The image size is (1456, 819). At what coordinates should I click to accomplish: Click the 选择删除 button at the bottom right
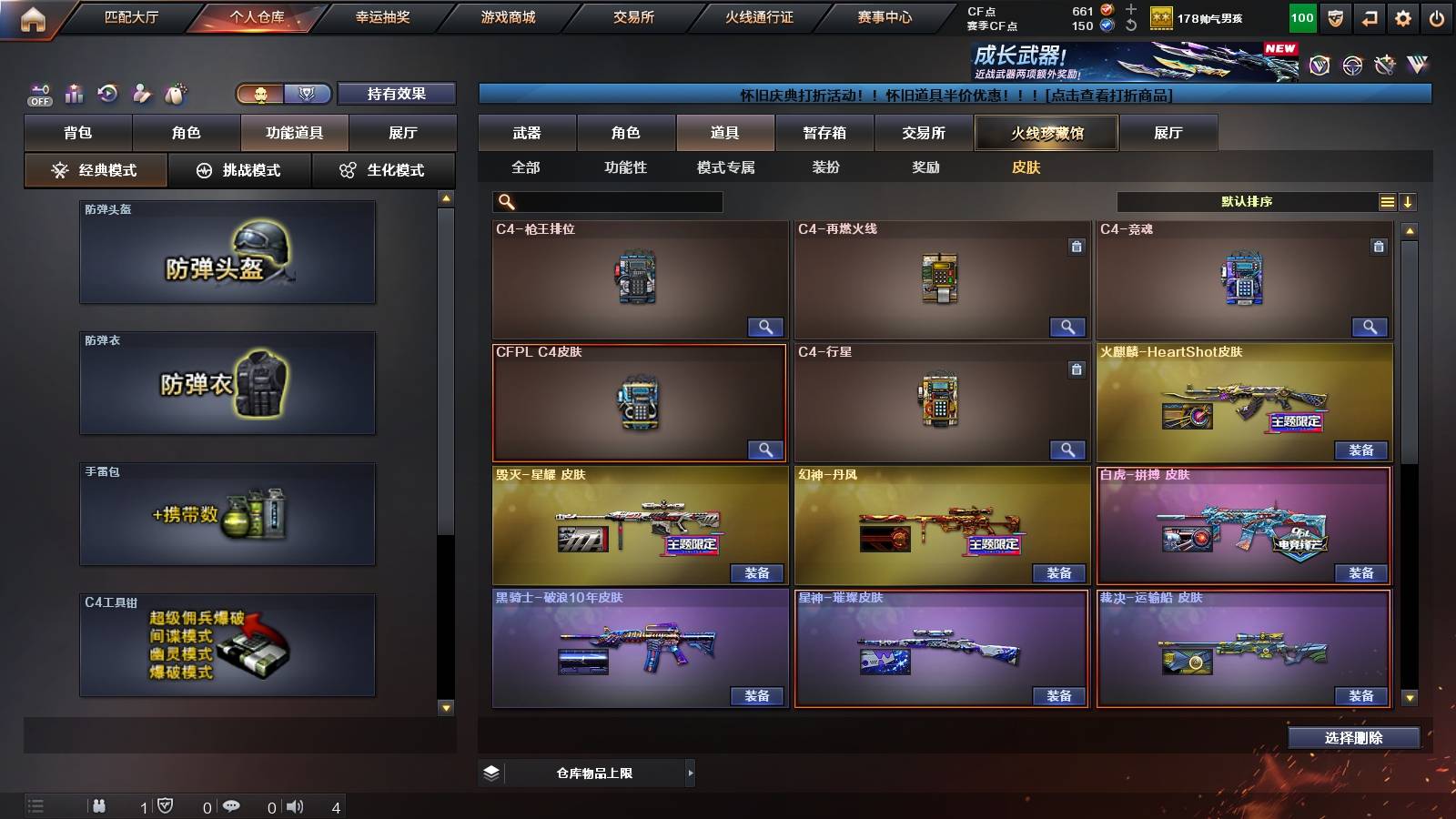point(1353,737)
